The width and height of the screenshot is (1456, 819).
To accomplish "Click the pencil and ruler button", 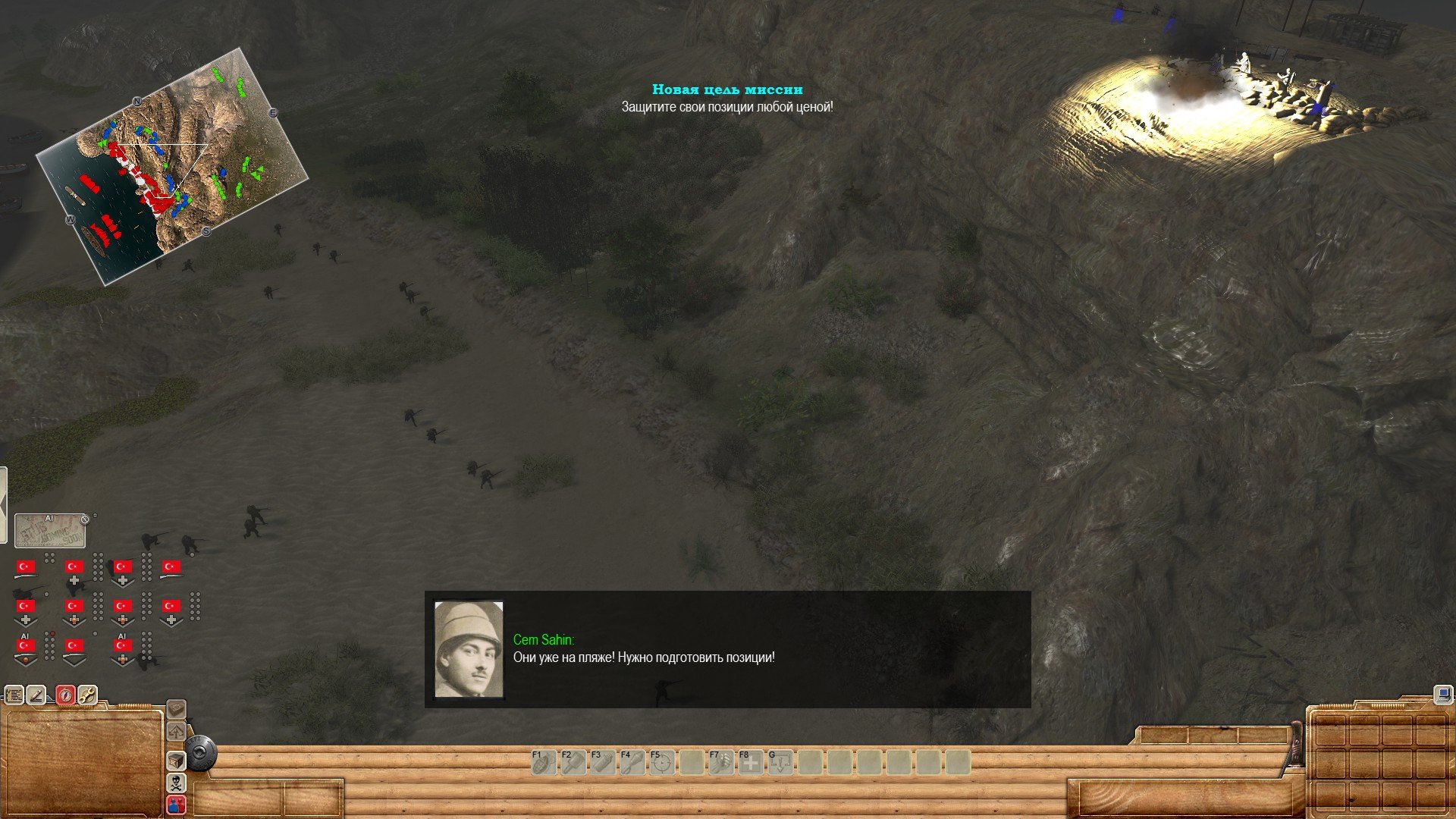I will 37,695.
